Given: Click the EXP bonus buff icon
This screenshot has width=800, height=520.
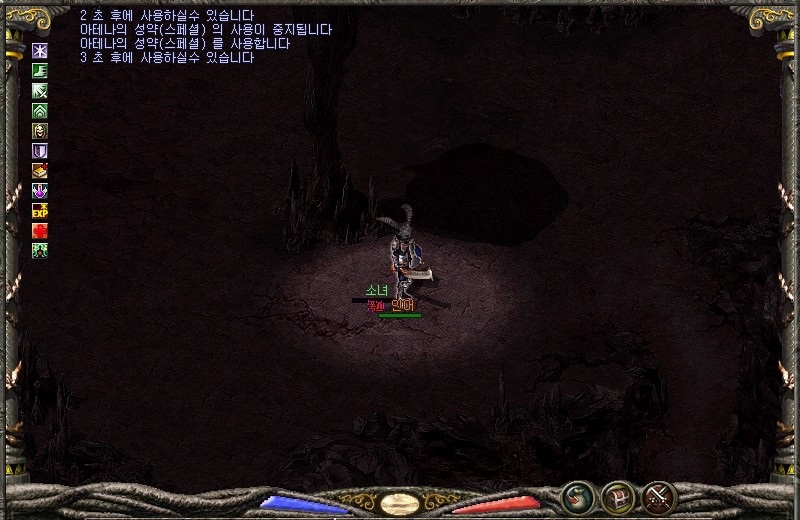Looking at the screenshot, I should (40, 210).
